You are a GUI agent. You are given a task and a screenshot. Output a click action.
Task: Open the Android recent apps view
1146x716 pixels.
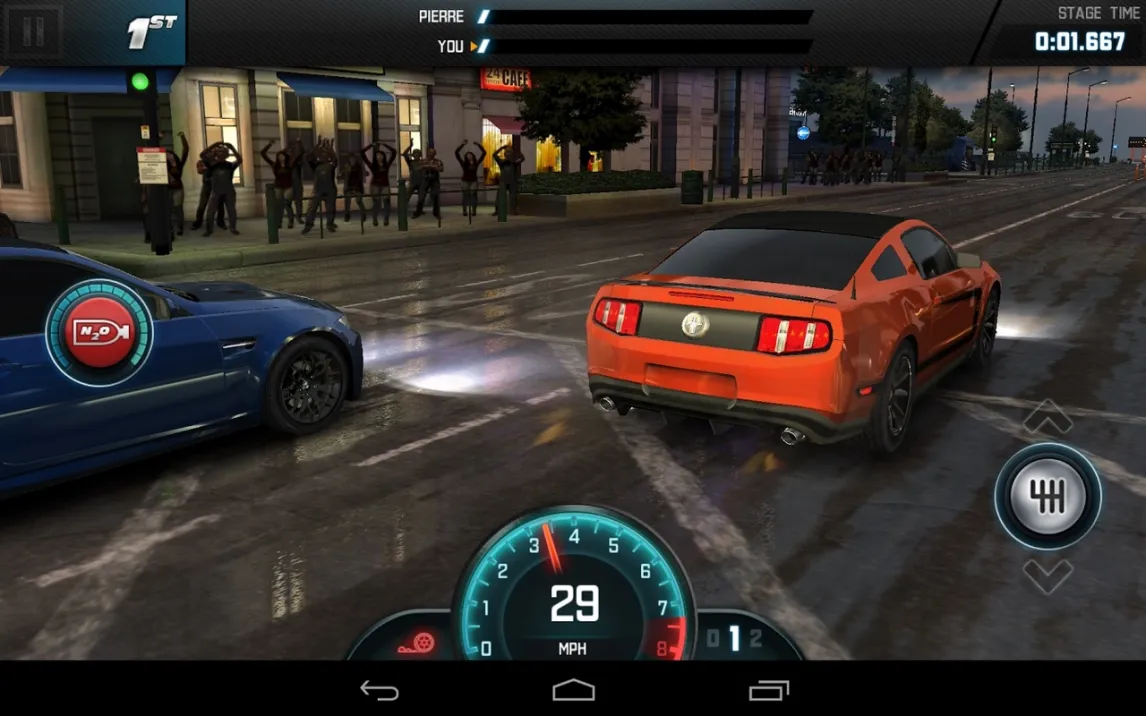pyautogui.click(x=768, y=690)
